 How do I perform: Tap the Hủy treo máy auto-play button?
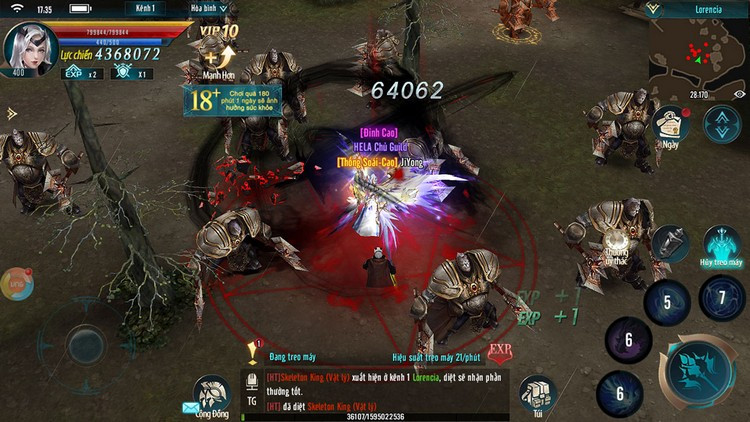(x=720, y=247)
